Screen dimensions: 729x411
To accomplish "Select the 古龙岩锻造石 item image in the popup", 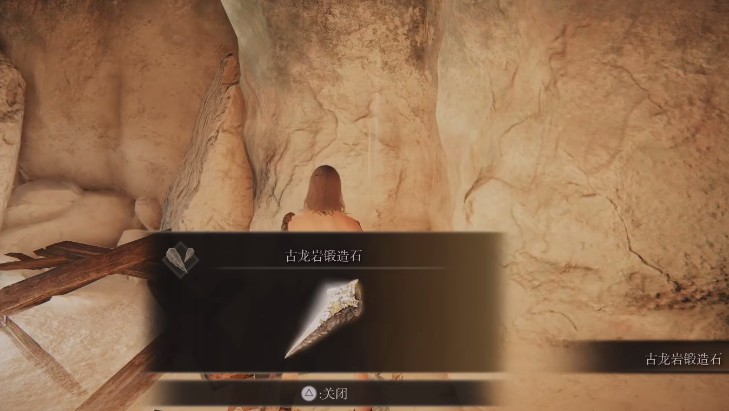I will (x=326, y=316).
